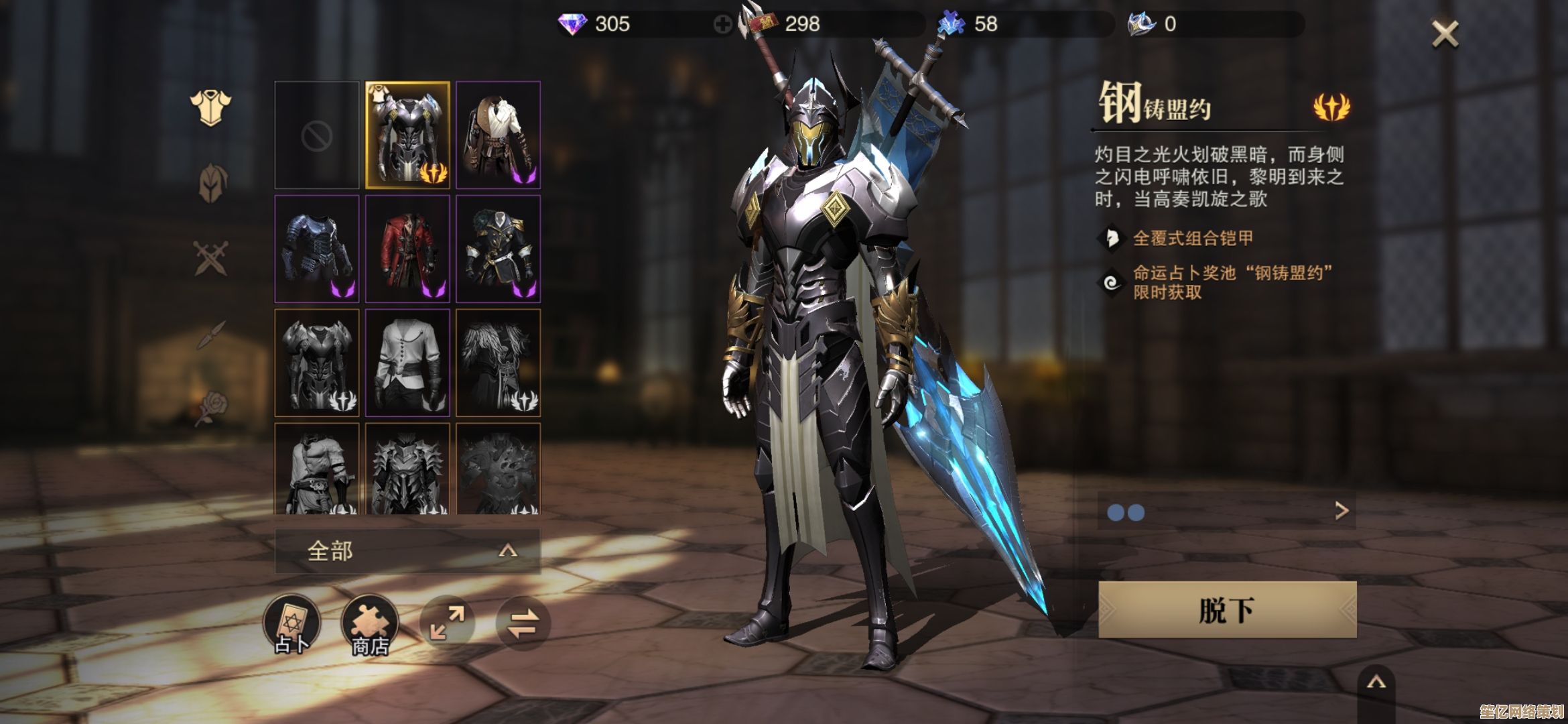The height and width of the screenshot is (724, 1568).
Task: Click the right arrow beside the dye dots
Action: pos(1341,511)
